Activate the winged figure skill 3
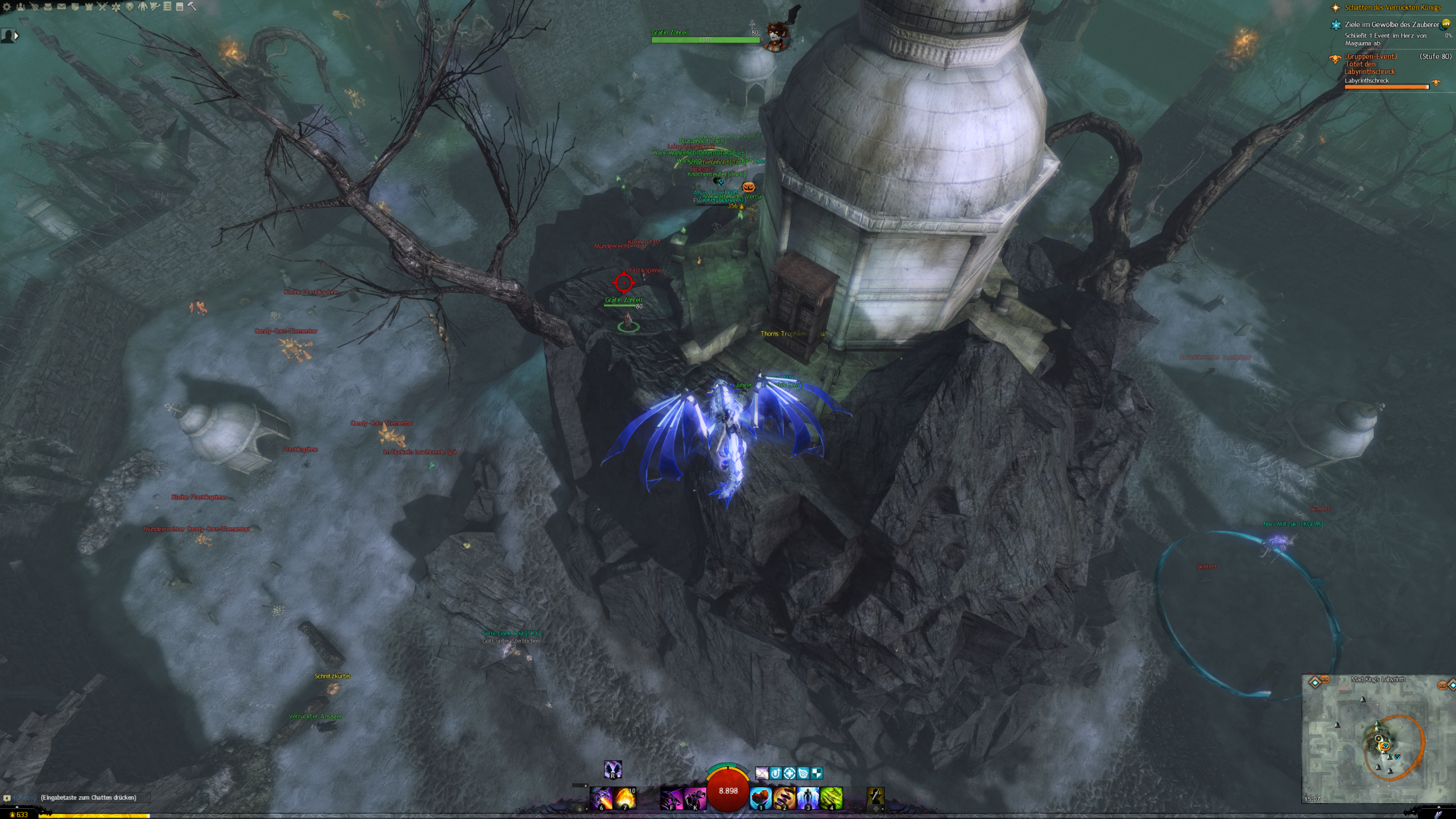 [808, 798]
